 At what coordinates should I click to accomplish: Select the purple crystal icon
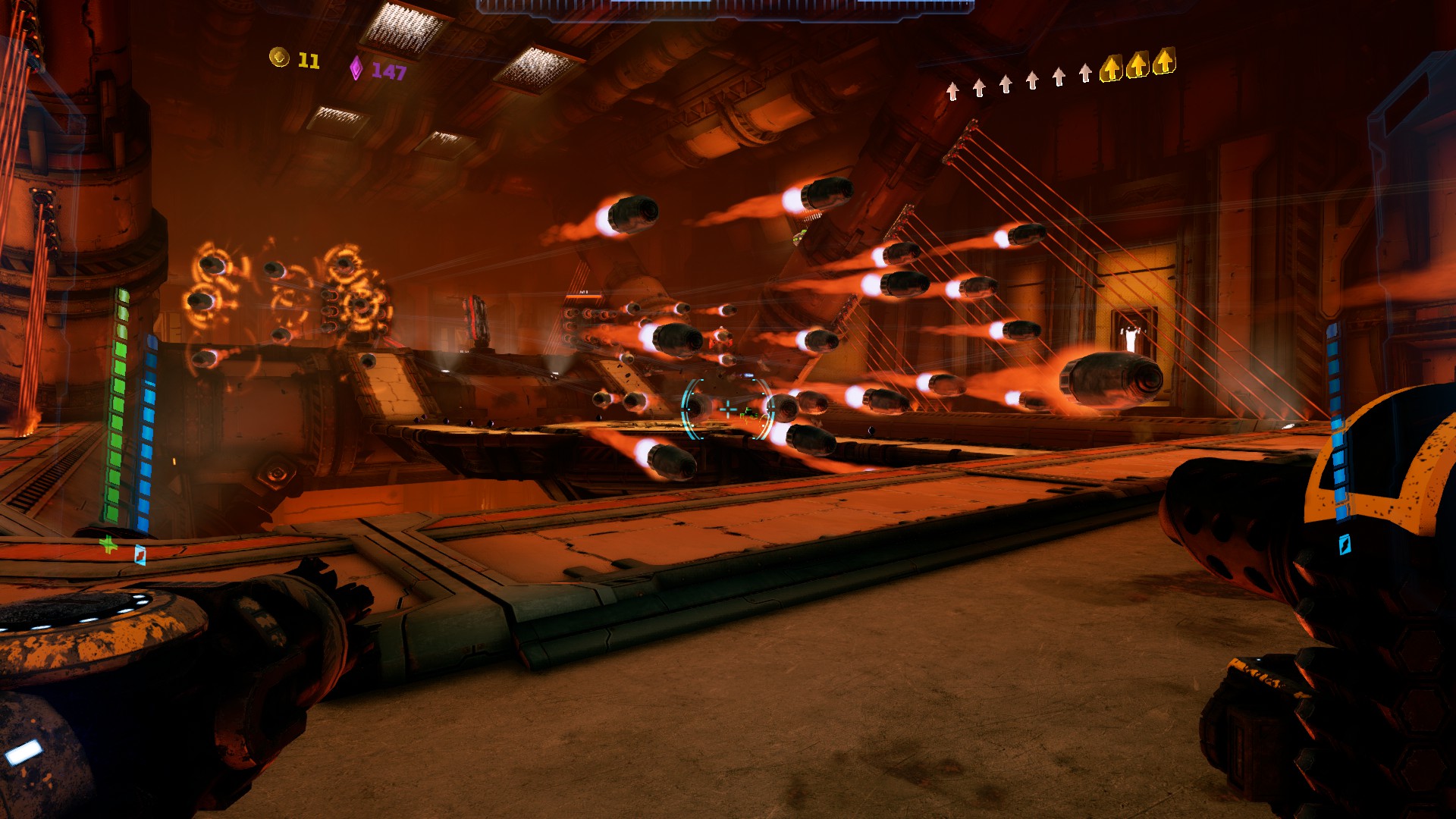356,68
